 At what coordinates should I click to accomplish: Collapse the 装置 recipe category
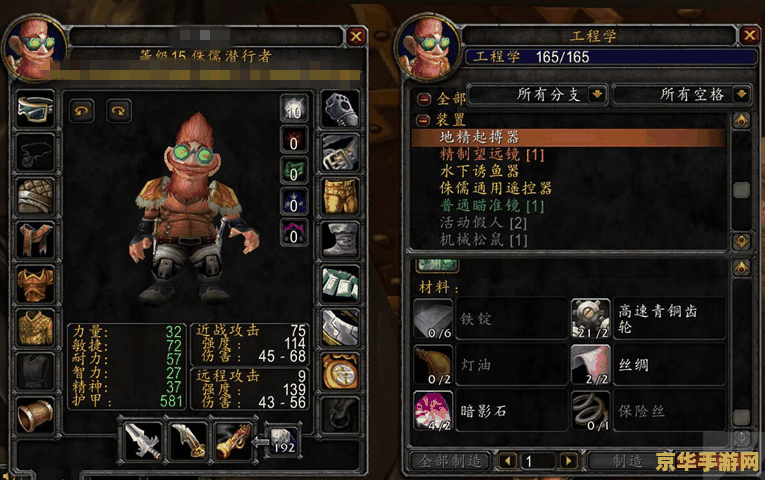pyautogui.click(x=424, y=119)
